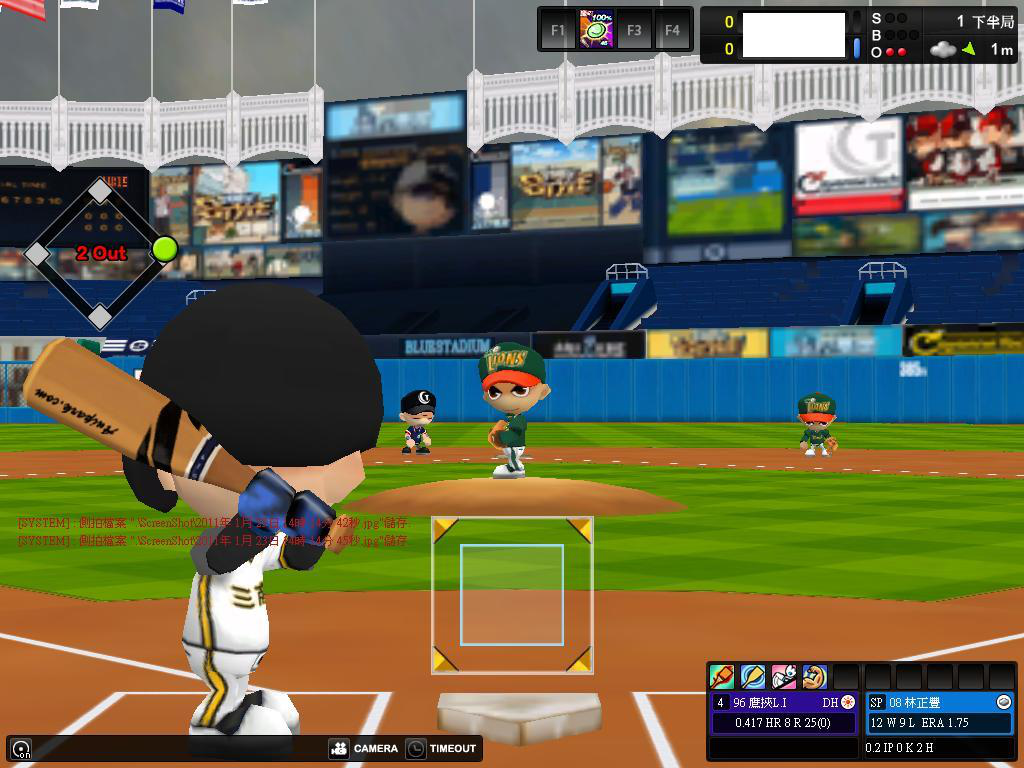This screenshot has width=1024, height=768.
Task: Activate the blue swirl bat skill icon
Action: pos(753,677)
